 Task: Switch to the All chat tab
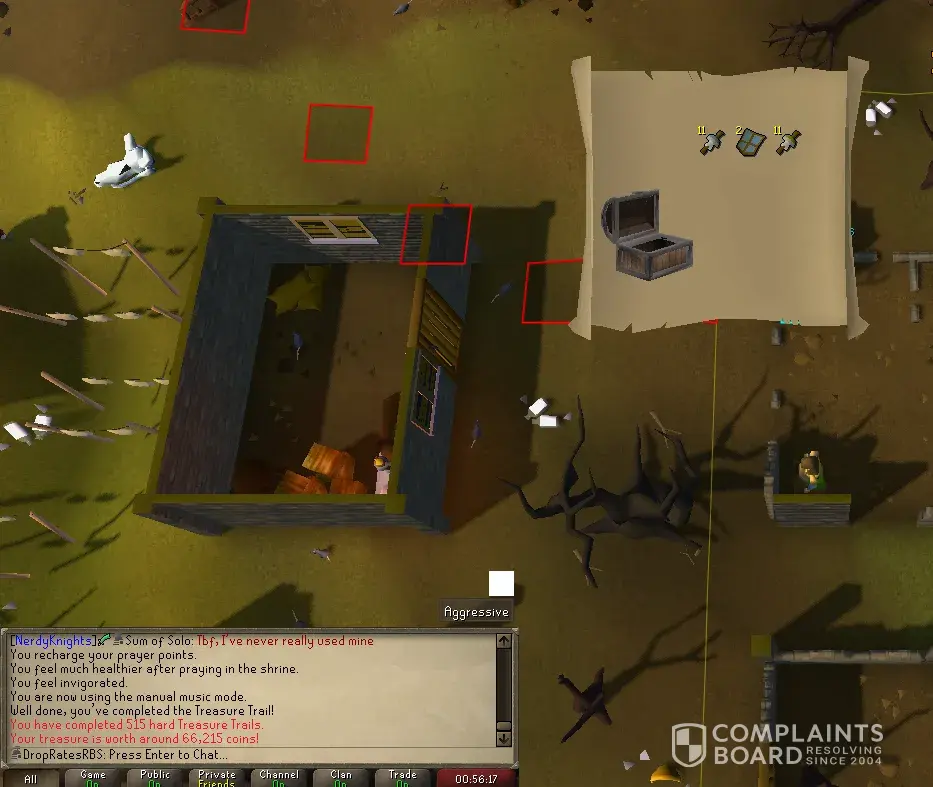(31, 778)
